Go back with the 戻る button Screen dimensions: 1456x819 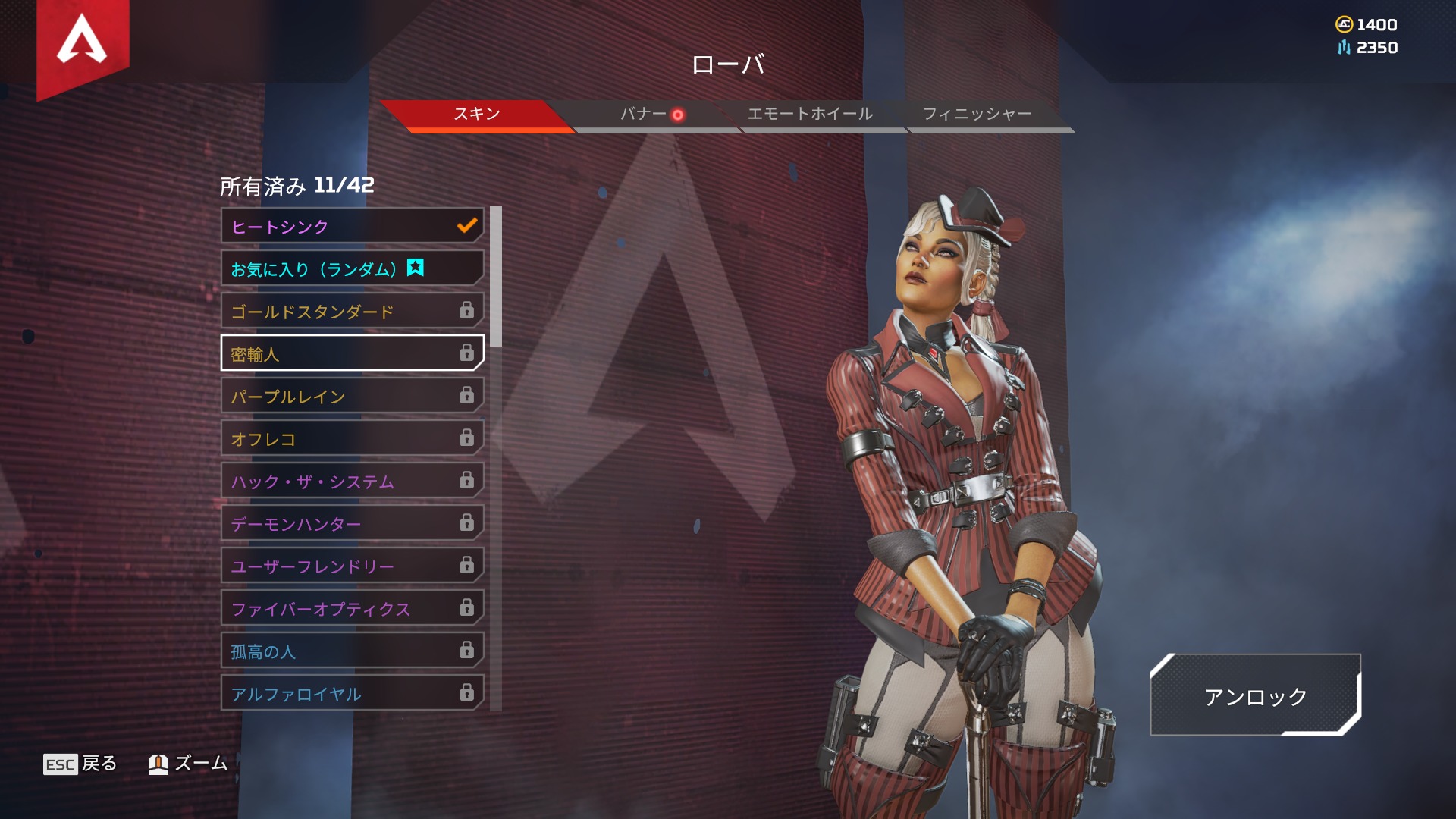[x=80, y=764]
